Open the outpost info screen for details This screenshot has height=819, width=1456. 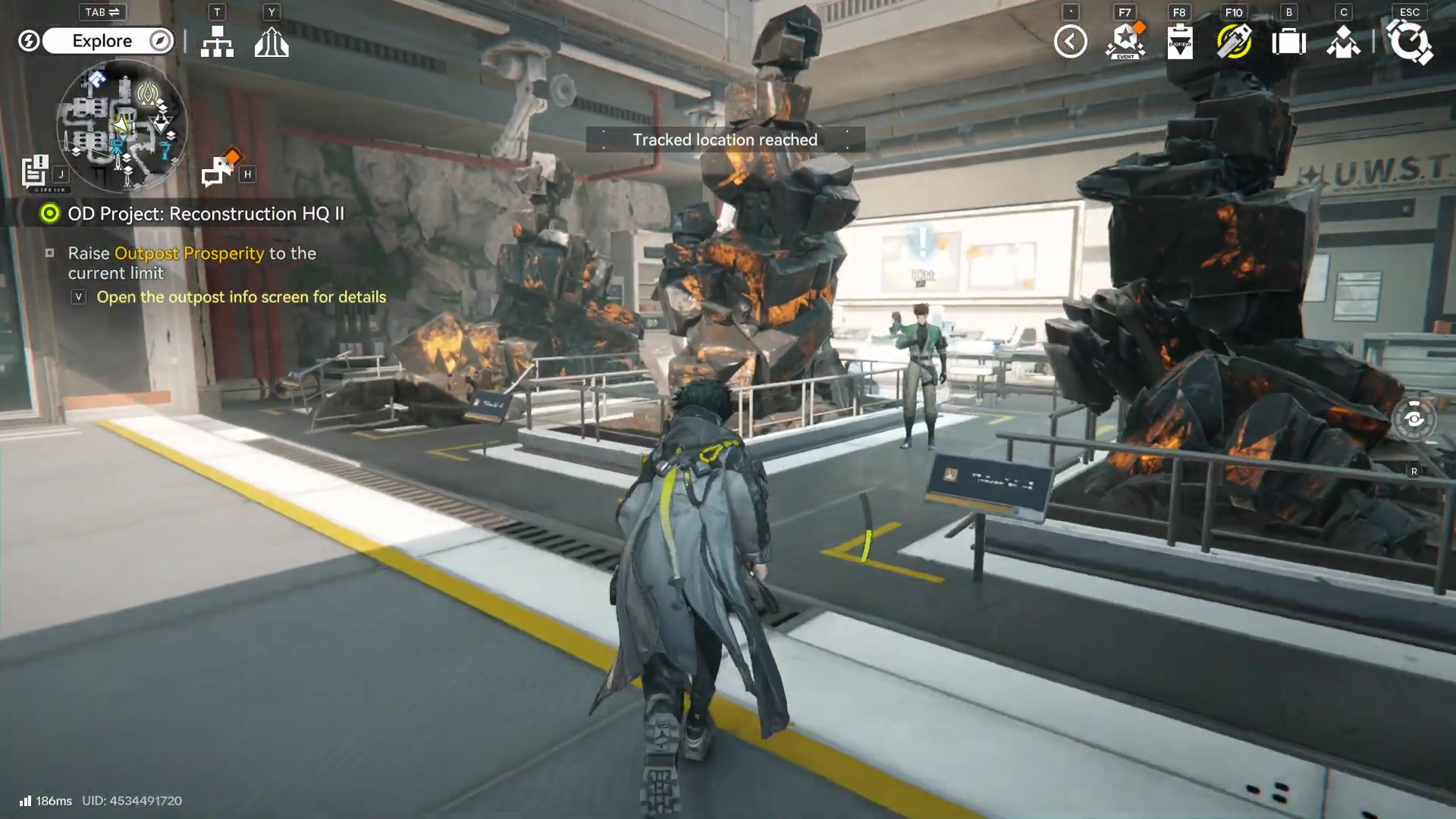coord(240,297)
